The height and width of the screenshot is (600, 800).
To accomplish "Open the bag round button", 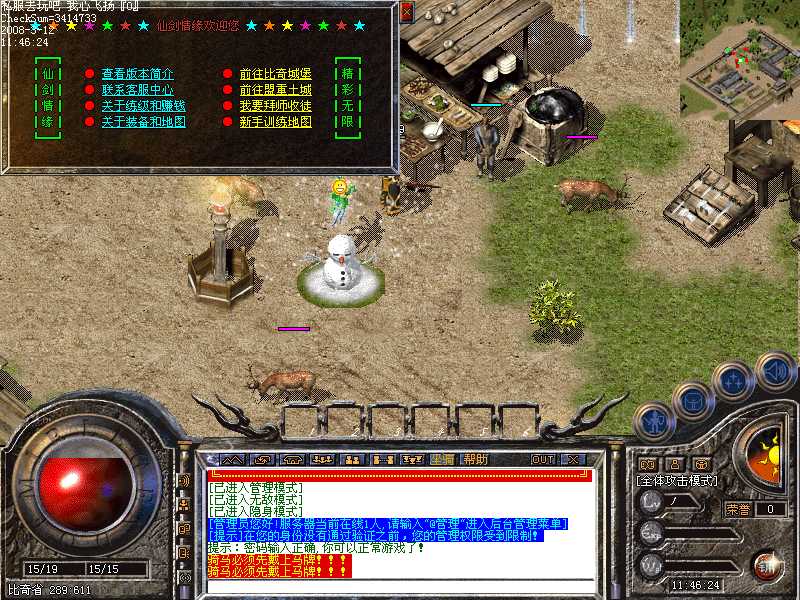I will click(x=692, y=399).
